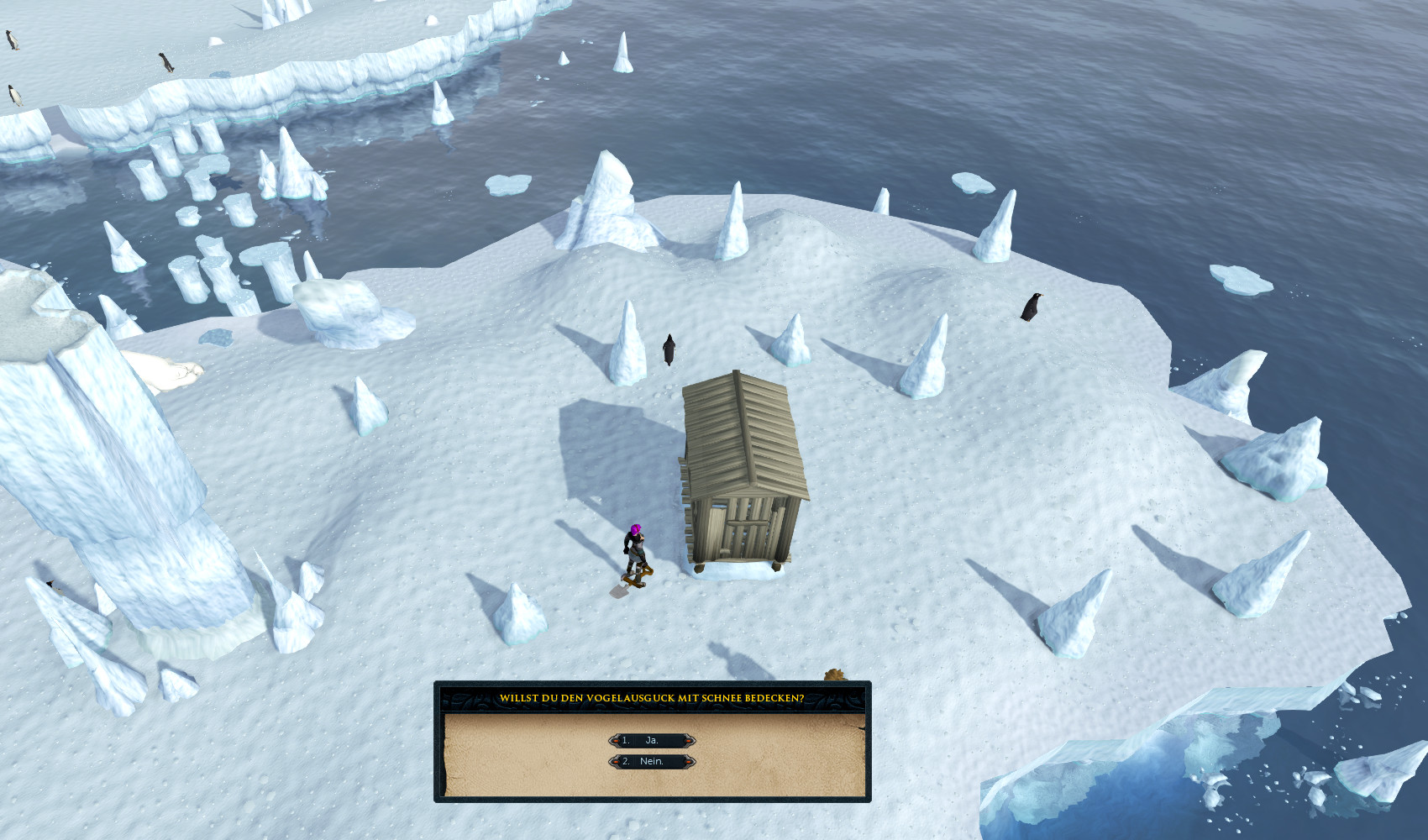The width and height of the screenshot is (1428, 840).
Task: Choose the "Ja." dialogue option
Action: tap(652, 740)
